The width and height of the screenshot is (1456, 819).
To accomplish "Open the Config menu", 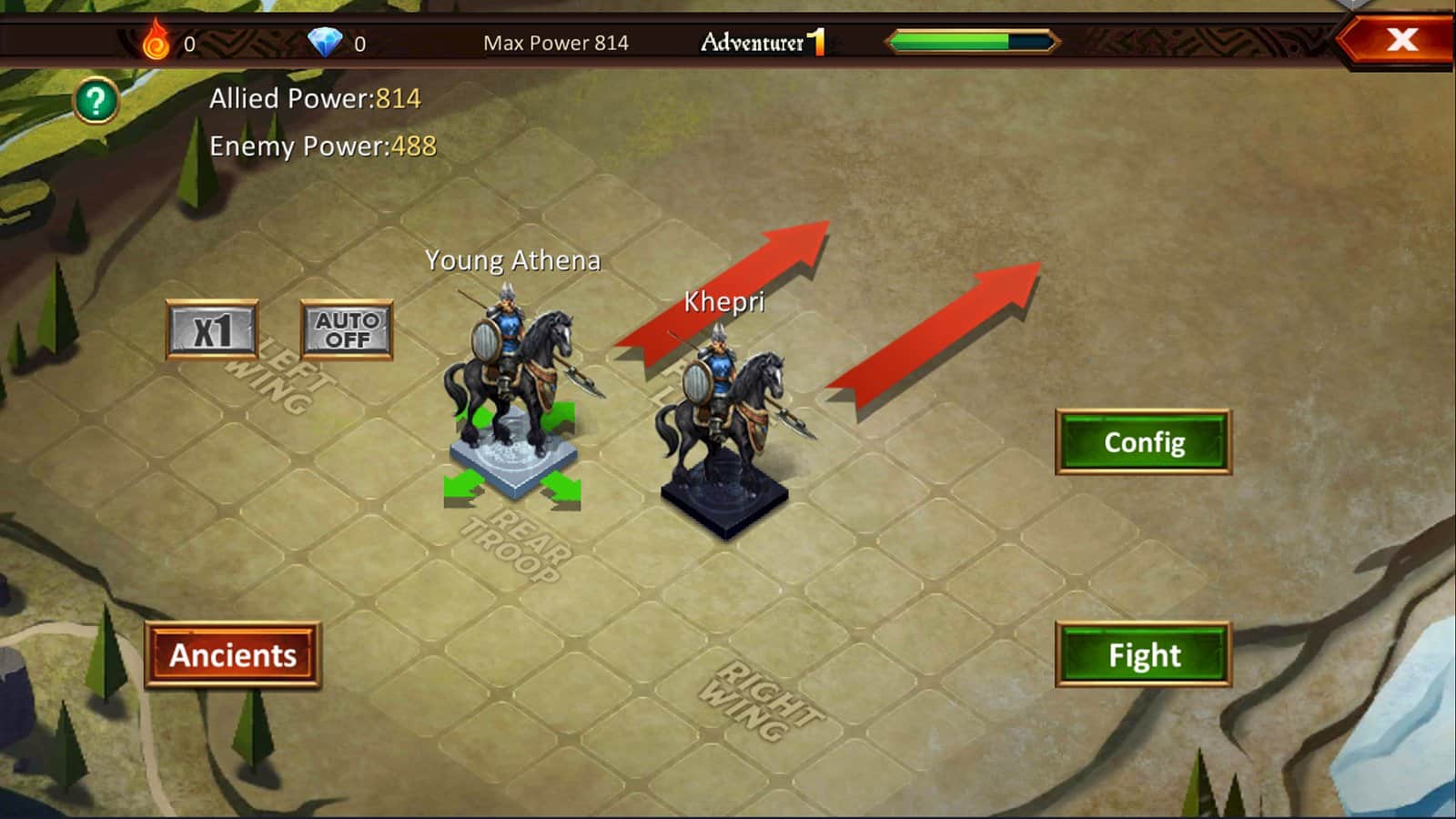I will [x=1143, y=442].
